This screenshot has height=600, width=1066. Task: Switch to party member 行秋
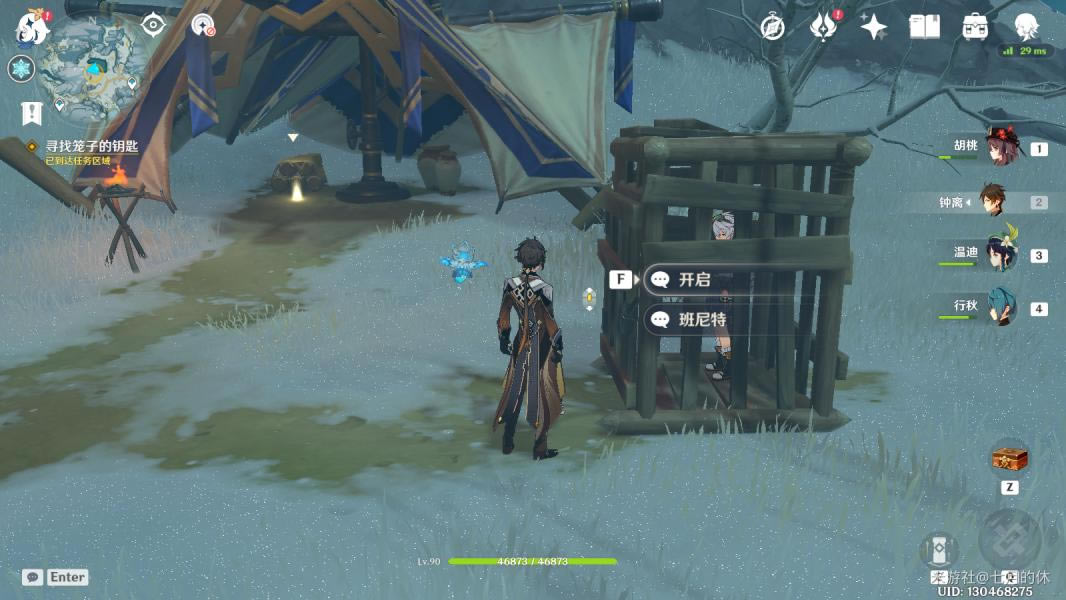[999, 307]
